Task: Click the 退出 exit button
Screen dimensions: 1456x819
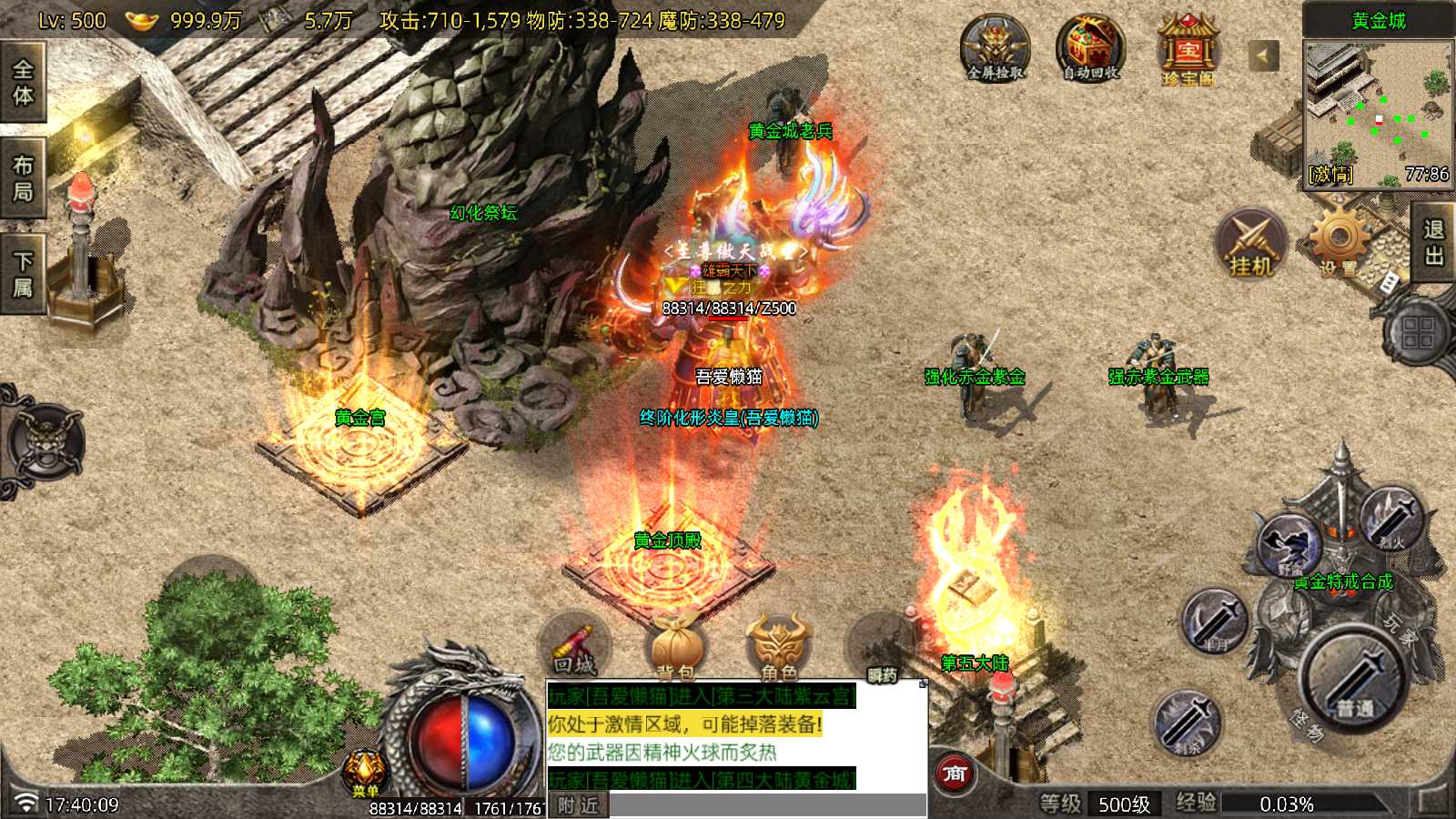Action: [1434, 242]
